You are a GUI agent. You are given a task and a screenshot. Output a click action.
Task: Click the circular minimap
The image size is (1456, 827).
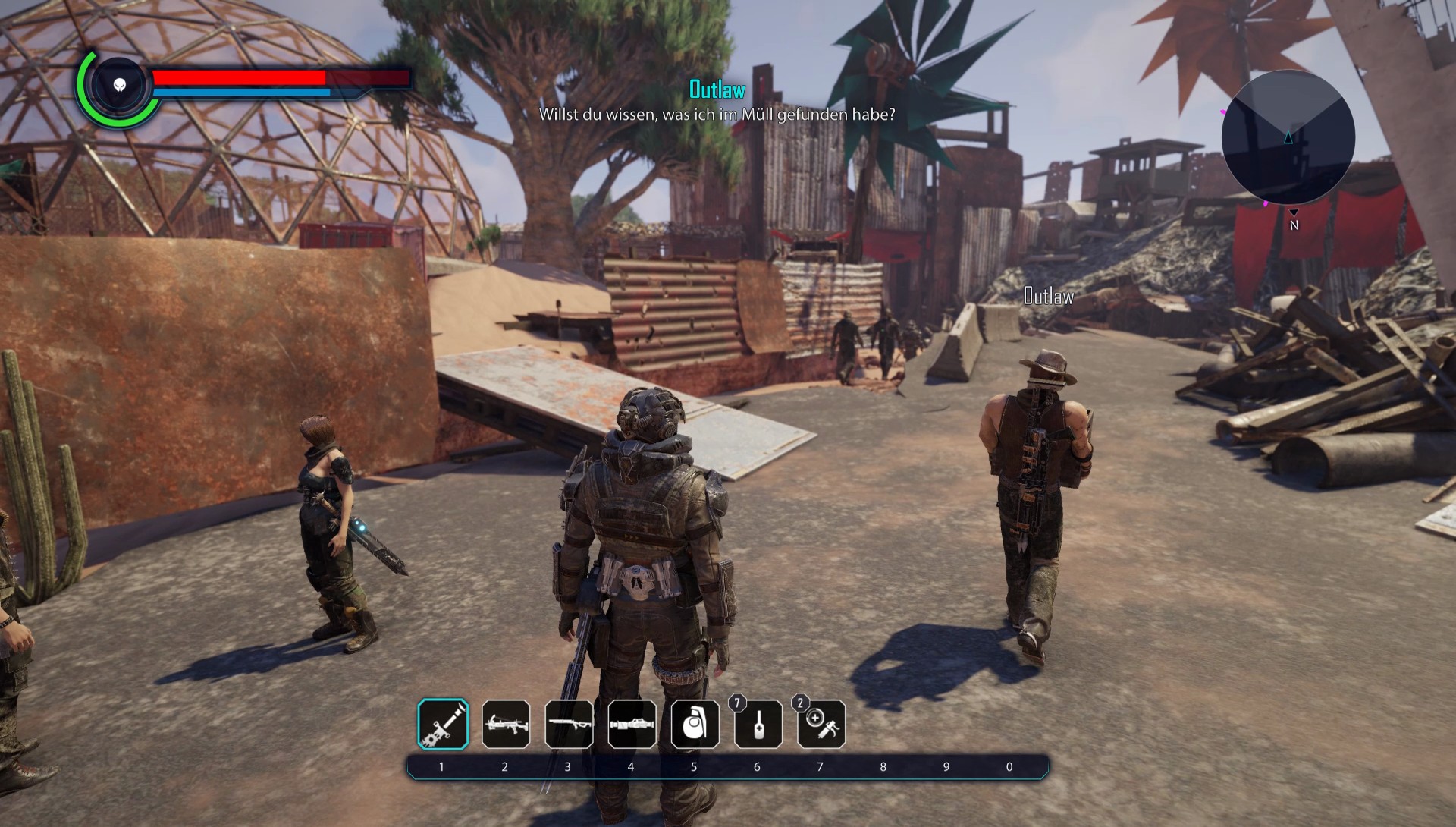(1288, 137)
